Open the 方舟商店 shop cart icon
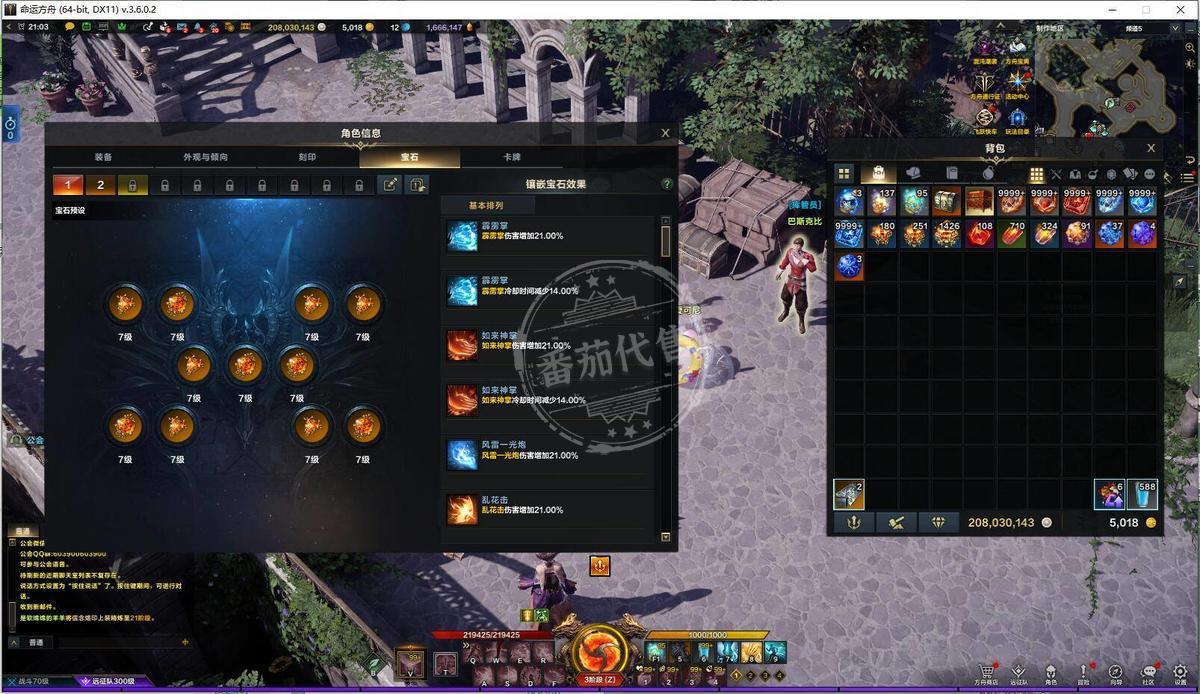The image size is (1200, 694). (986, 672)
